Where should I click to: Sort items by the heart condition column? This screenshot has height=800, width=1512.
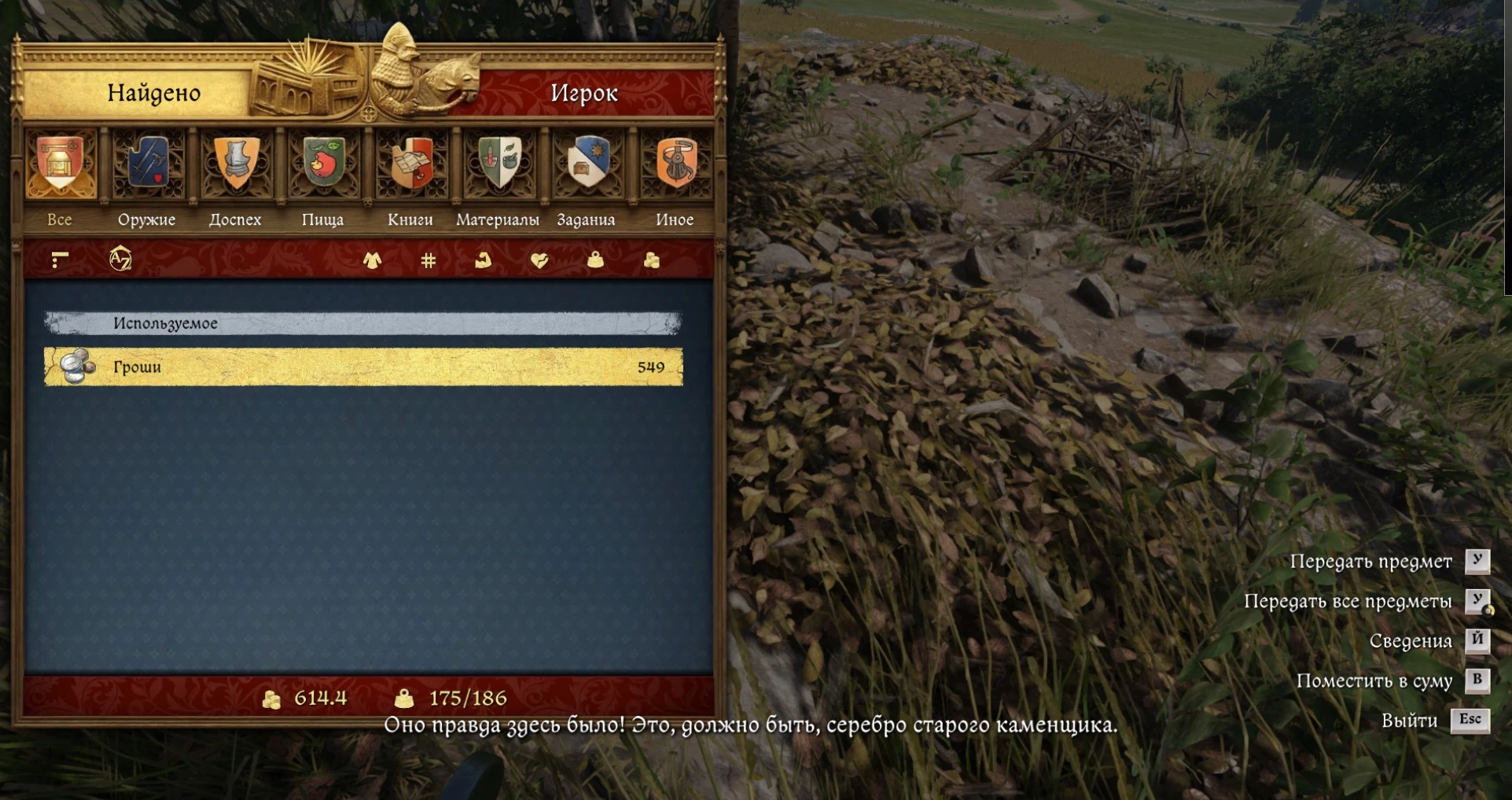pos(539,260)
